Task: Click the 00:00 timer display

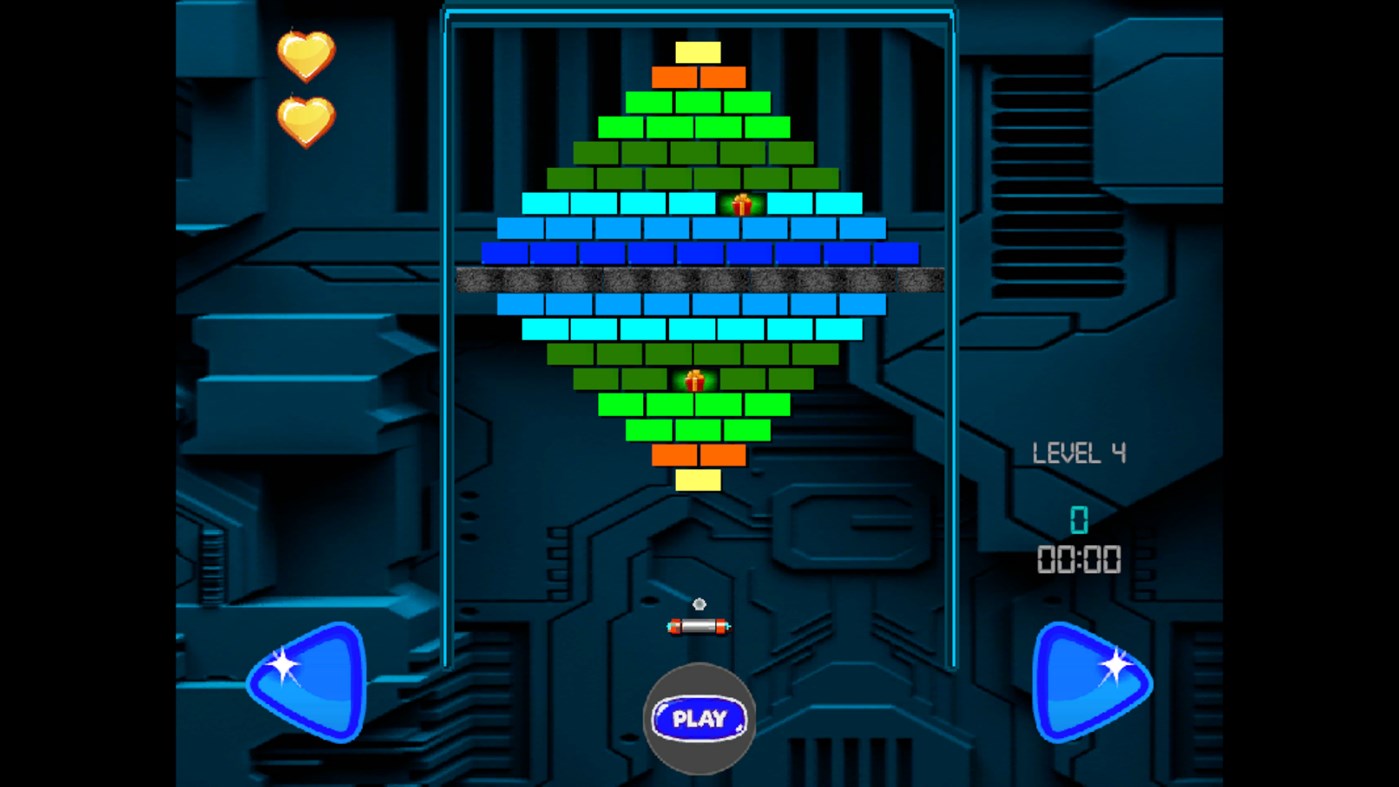Action: point(1080,560)
